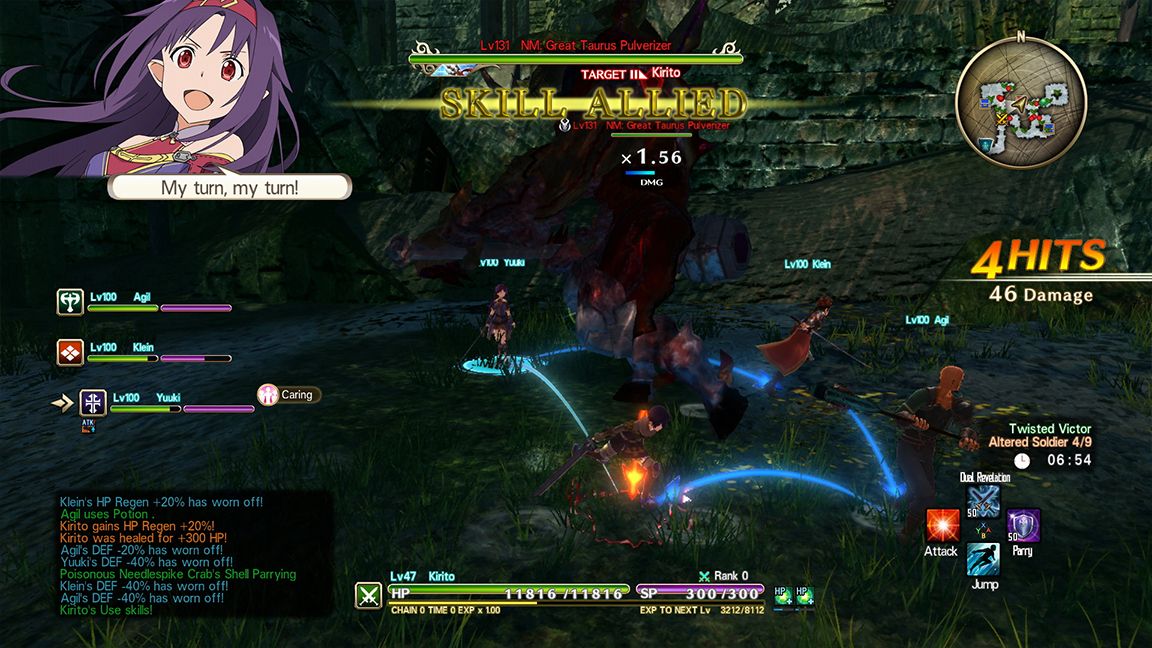Select Agil's party role icon
Image resolution: width=1152 pixels, height=648 pixels.
click(70, 301)
